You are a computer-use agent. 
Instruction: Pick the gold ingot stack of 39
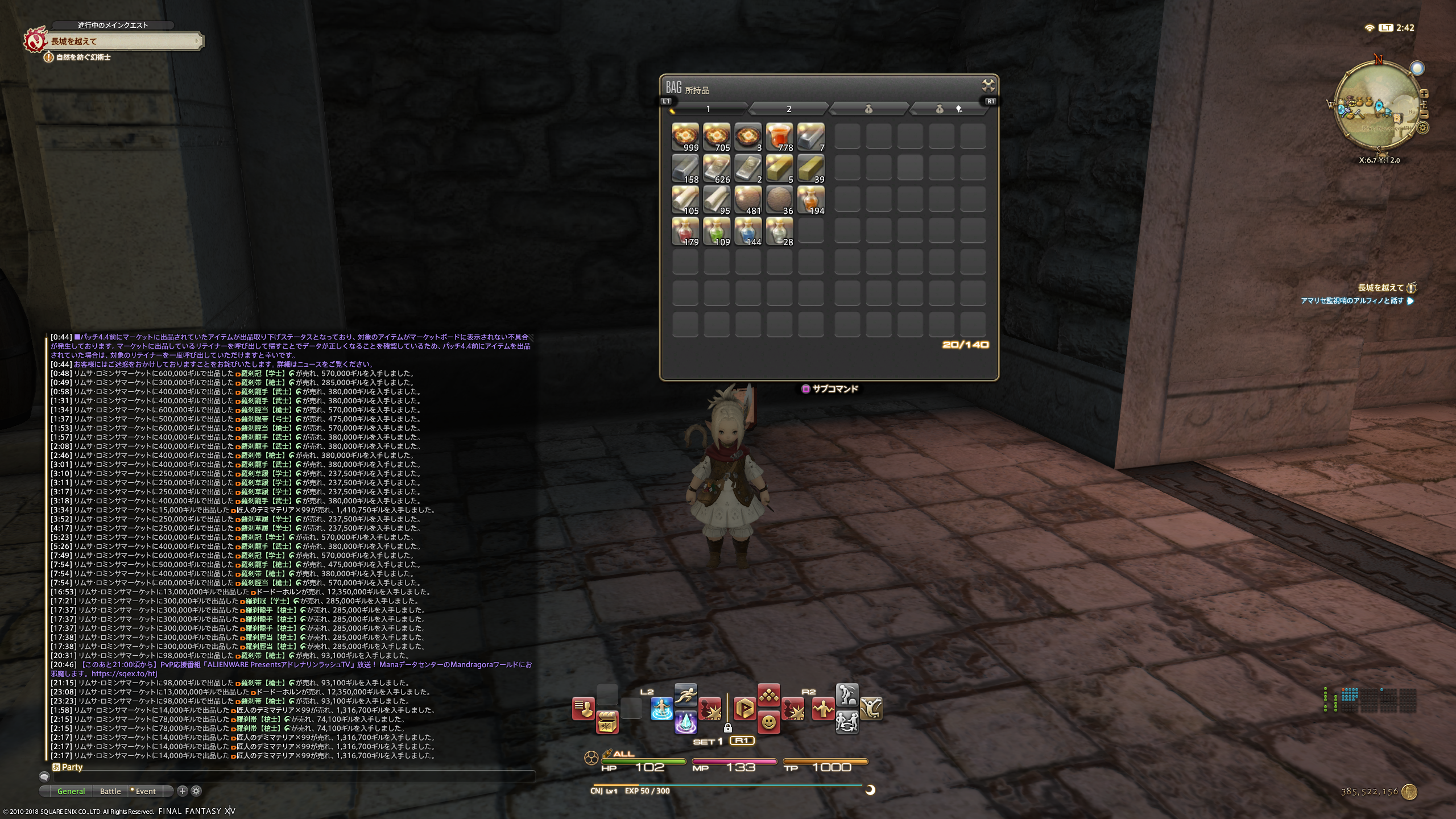[x=810, y=169]
